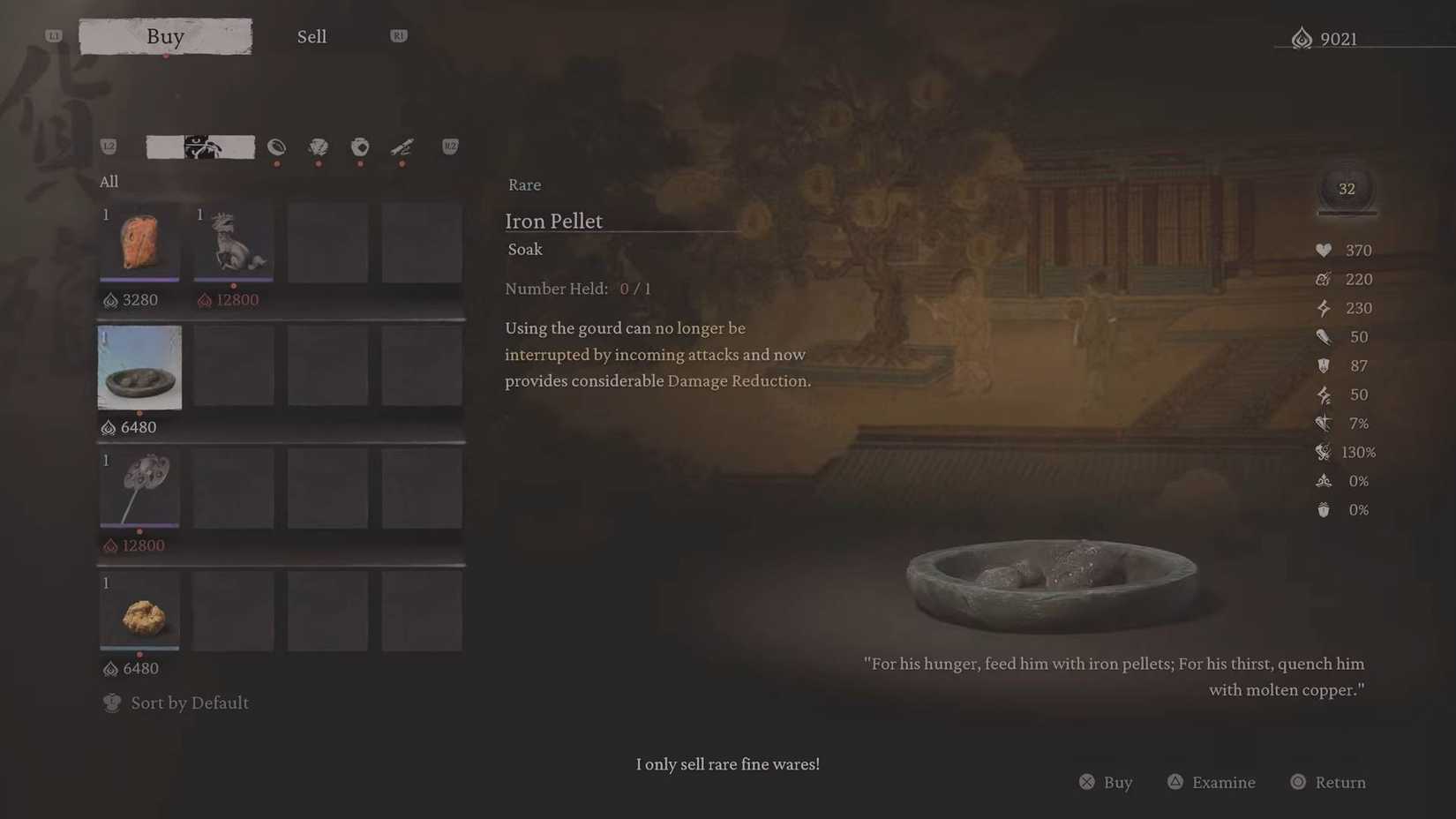Screen dimensions: 1456x819
Task: Switch to the Sell tab
Action: click(311, 36)
